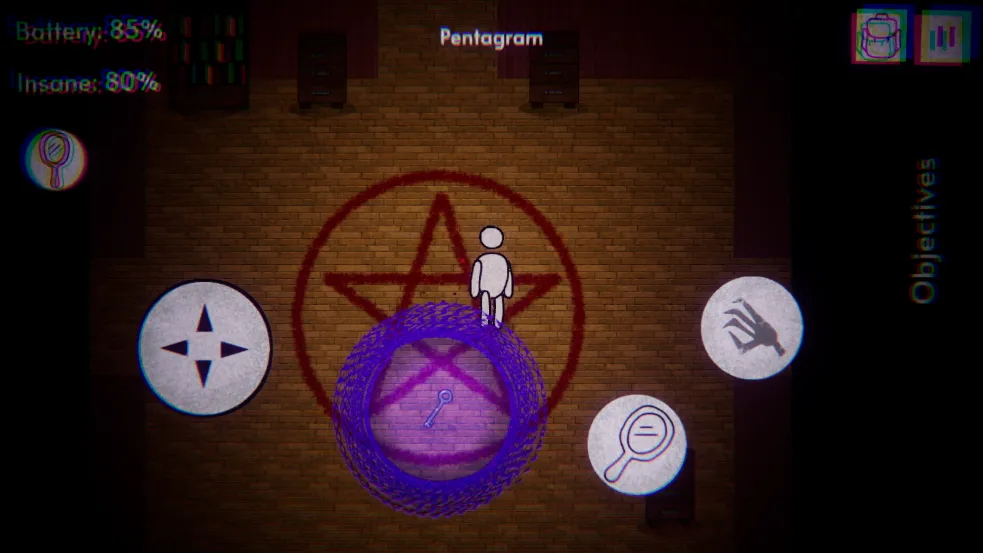Open the backpack inventory
The image size is (983, 553).
[x=881, y=37]
